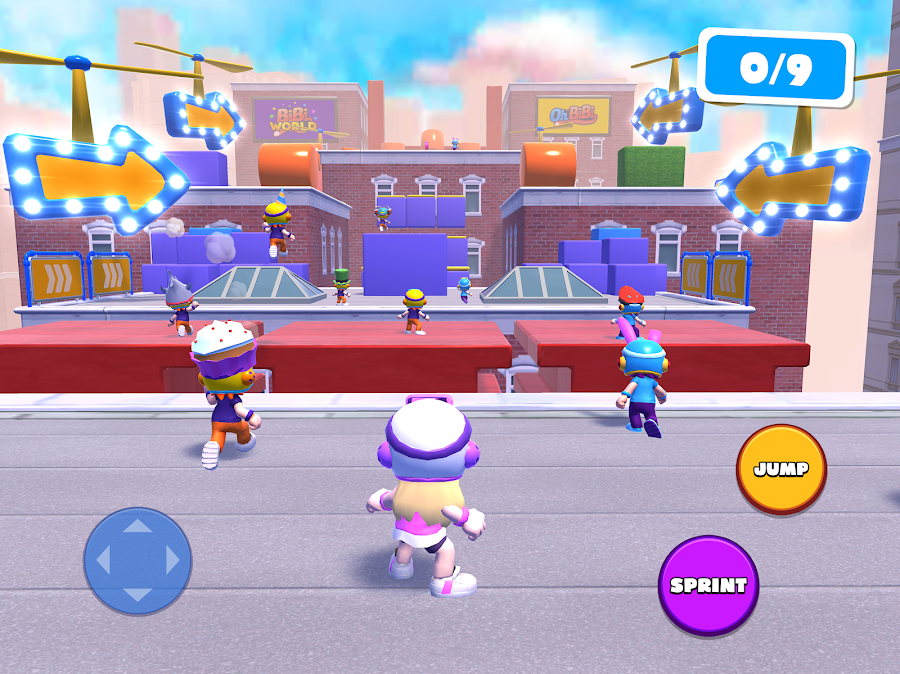Viewport: 900px width, 674px height.
Task: Tap the yellow JUMP button
Action: [x=781, y=469]
